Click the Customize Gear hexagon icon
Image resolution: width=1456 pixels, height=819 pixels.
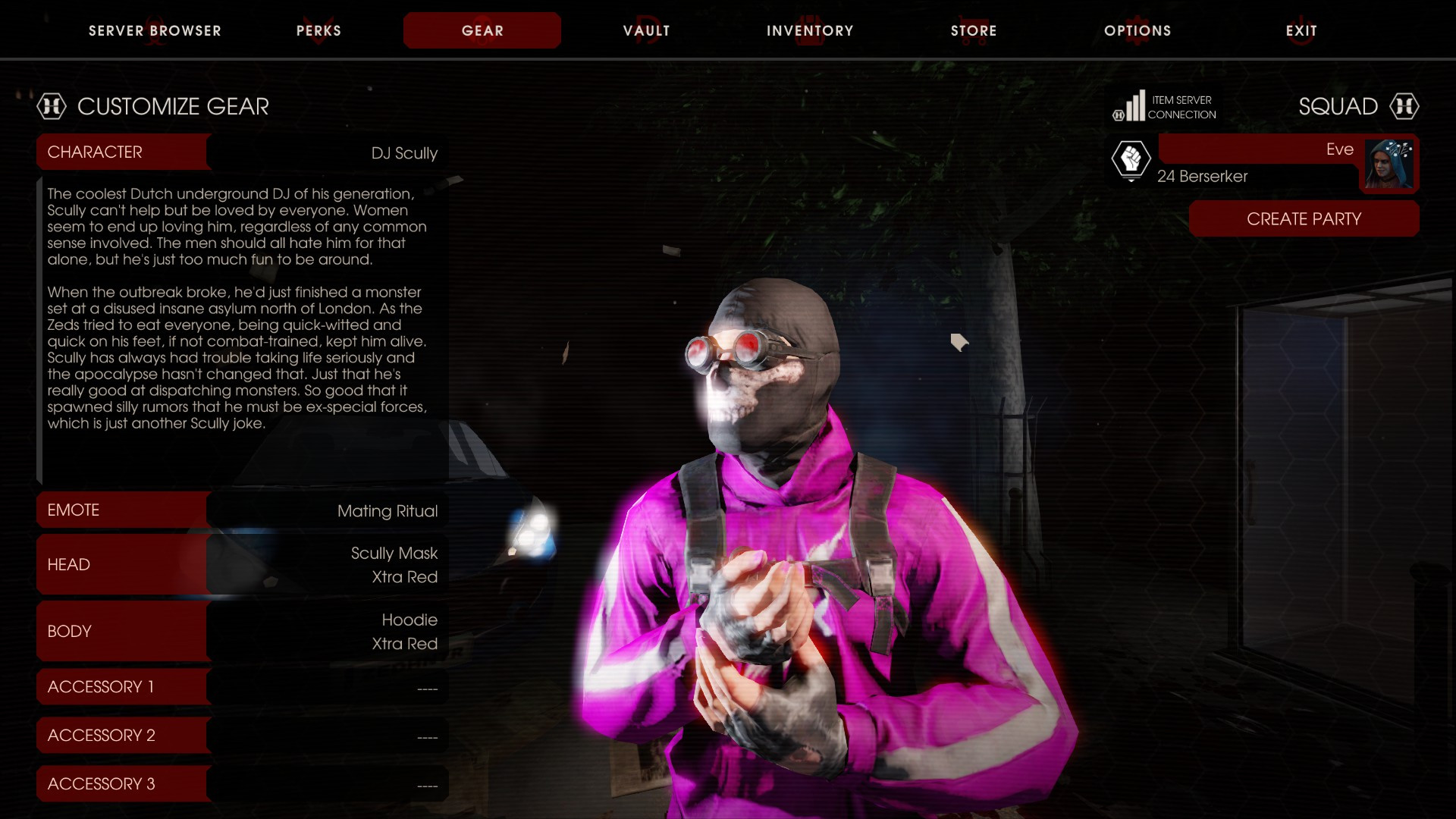tap(50, 106)
